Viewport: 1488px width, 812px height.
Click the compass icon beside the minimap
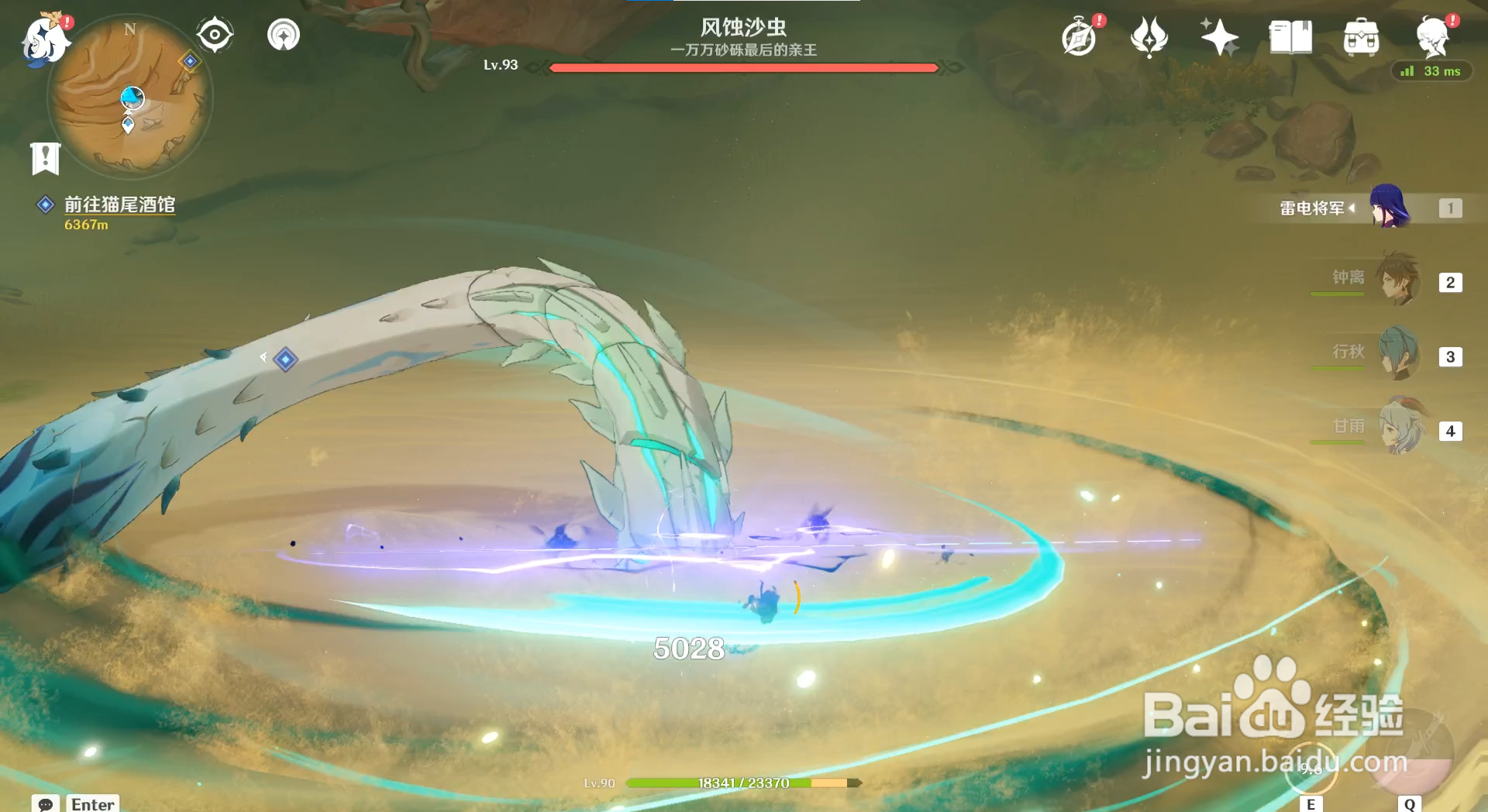click(214, 33)
